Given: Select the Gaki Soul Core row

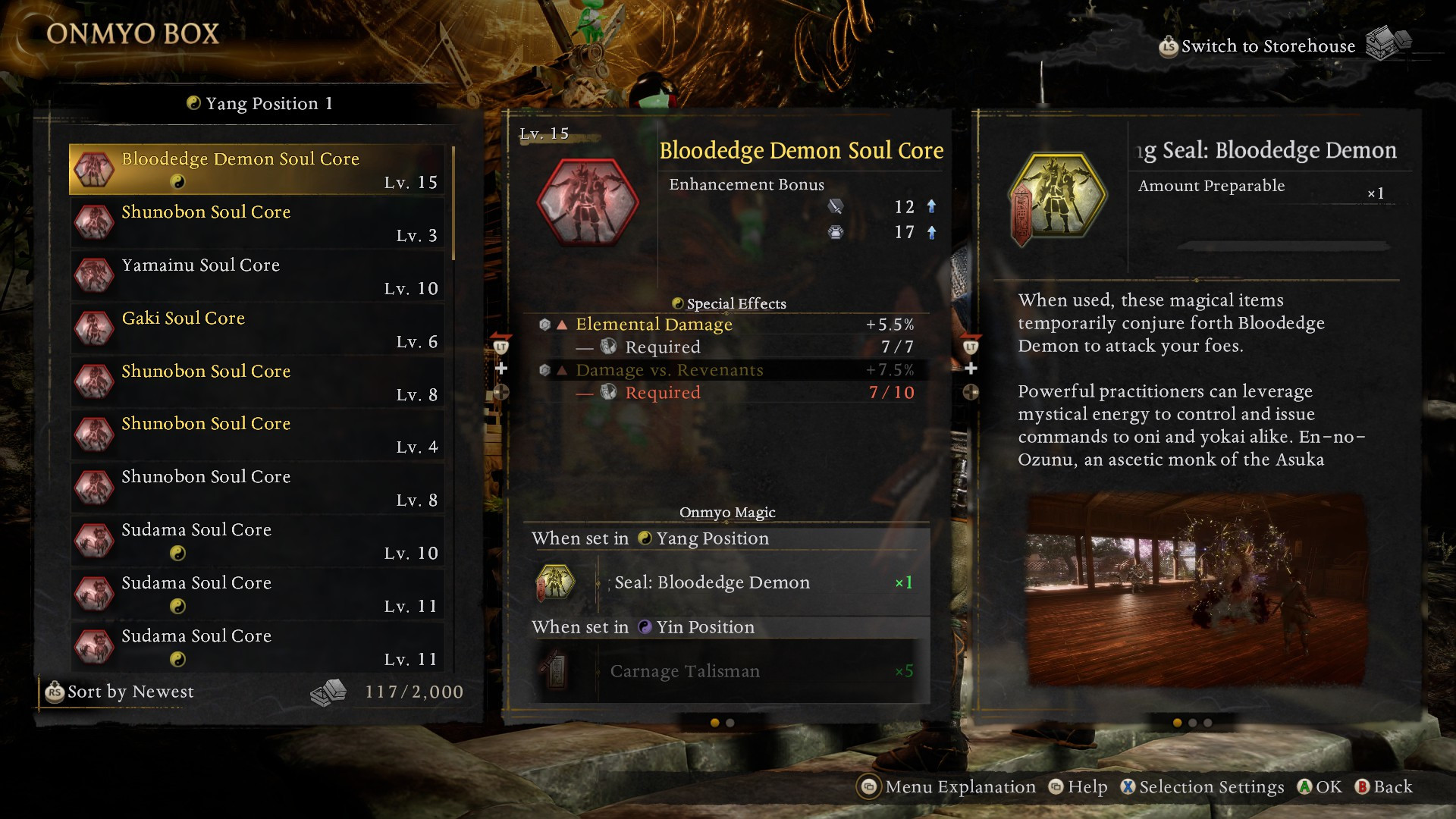Looking at the screenshot, I should tap(258, 328).
